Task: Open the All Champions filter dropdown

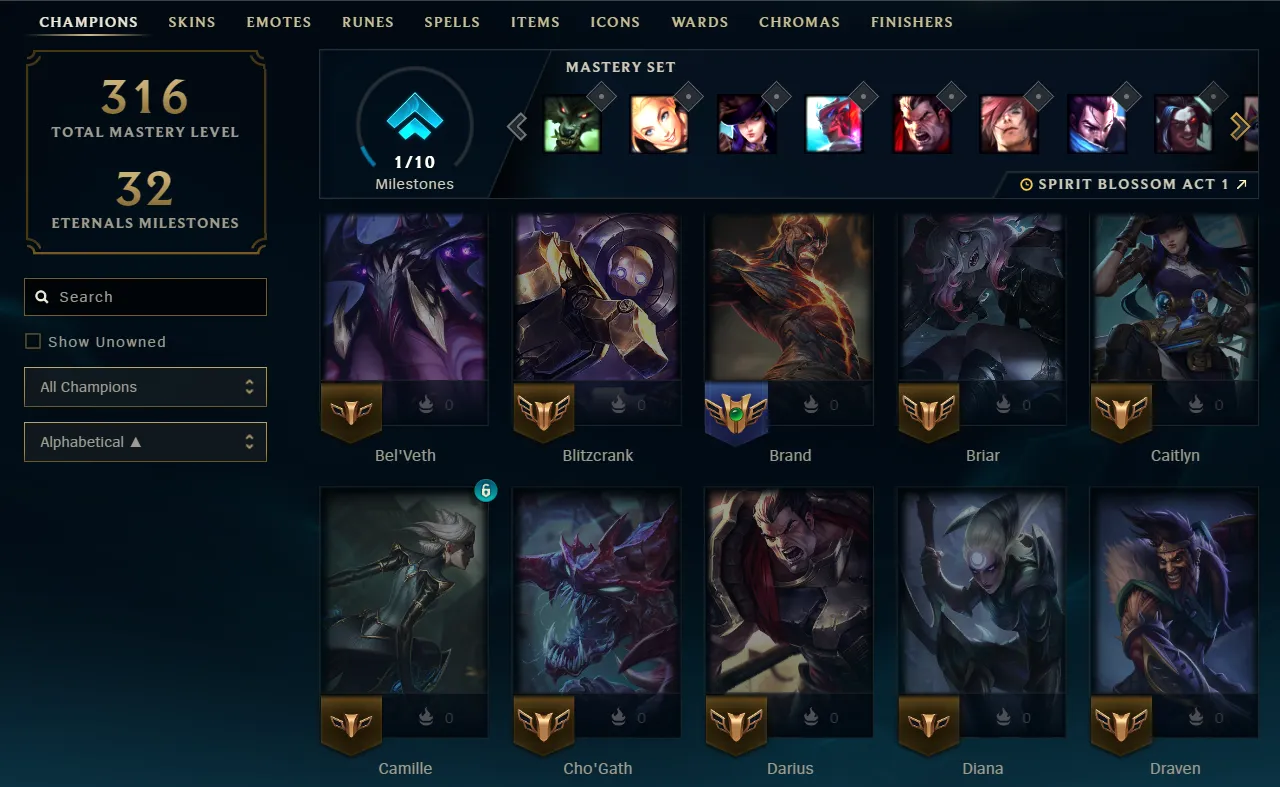Action: [x=145, y=387]
